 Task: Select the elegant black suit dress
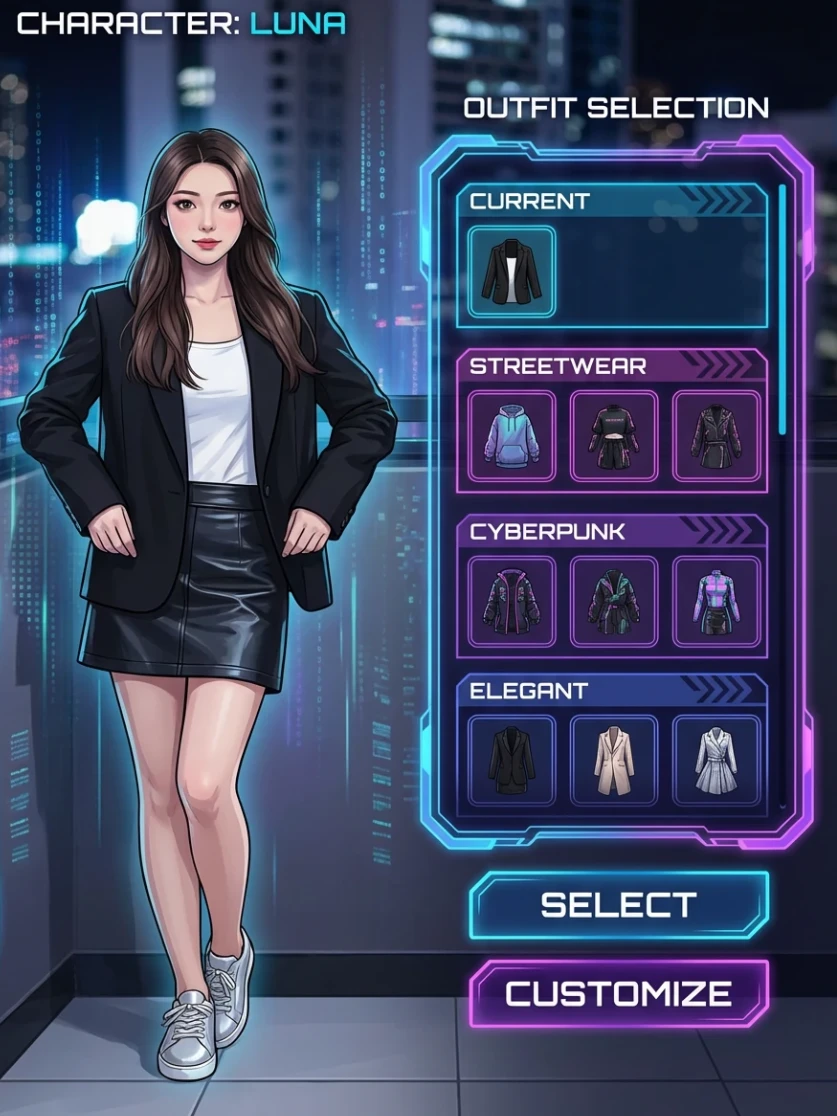(511, 761)
